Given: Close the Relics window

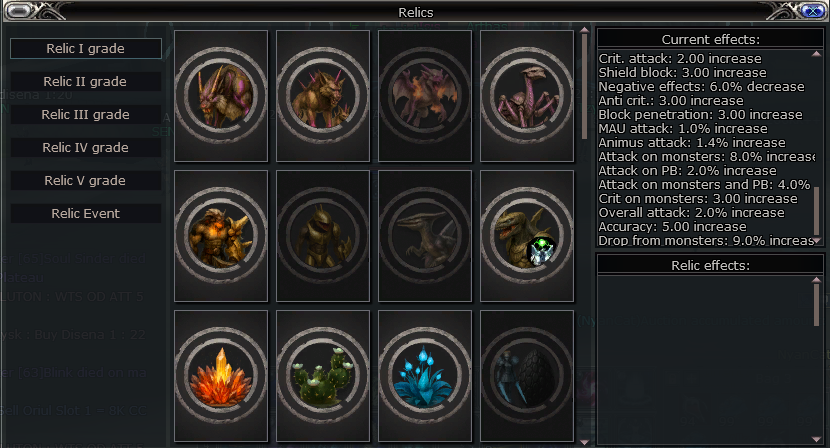Looking at the screenshot, I should click(x=813, y=12).
